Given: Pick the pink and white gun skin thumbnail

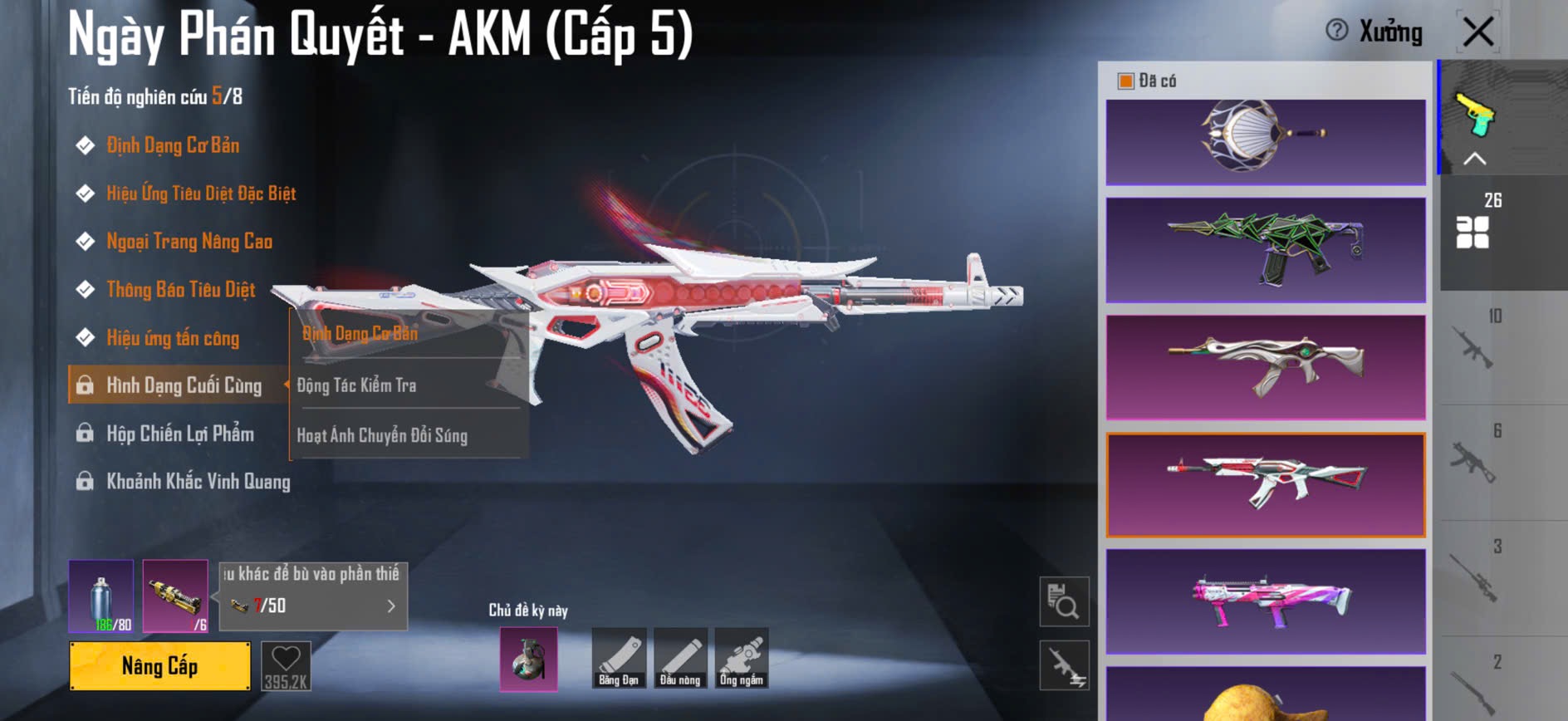Looking at the screenshot, I should click(x=1265, y=601).
